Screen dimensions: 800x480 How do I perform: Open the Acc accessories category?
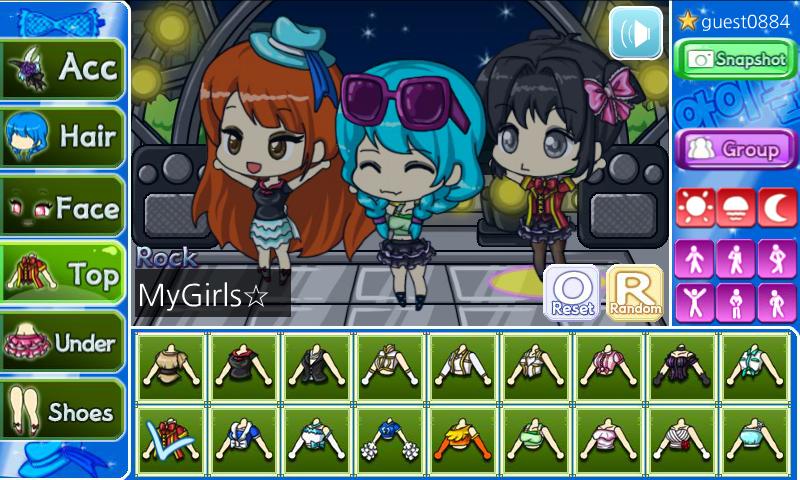click(x=64, y=69)
